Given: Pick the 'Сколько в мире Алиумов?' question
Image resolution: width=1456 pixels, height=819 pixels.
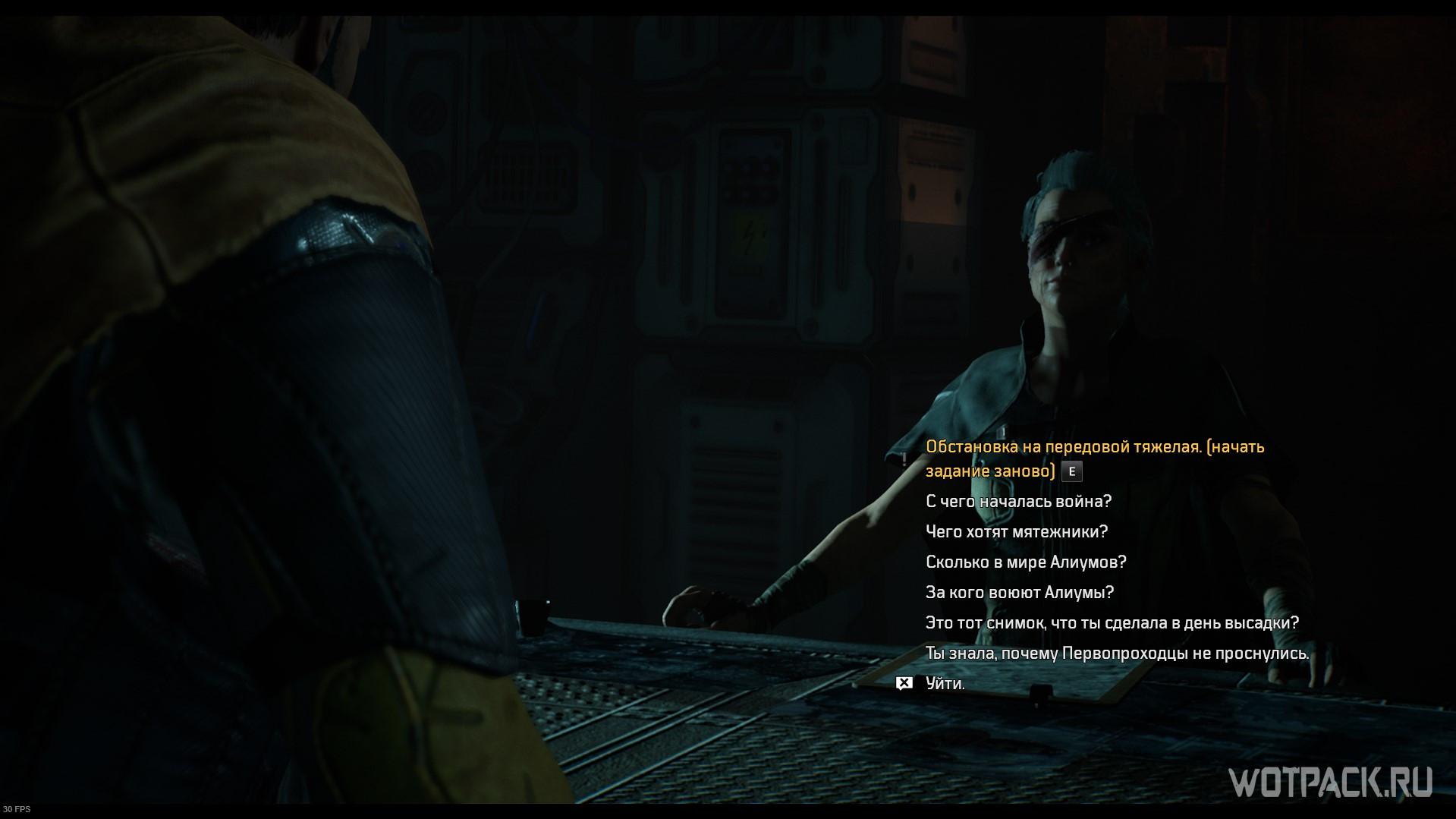Looking at the screenshot, I should [x=1026, y=562].
